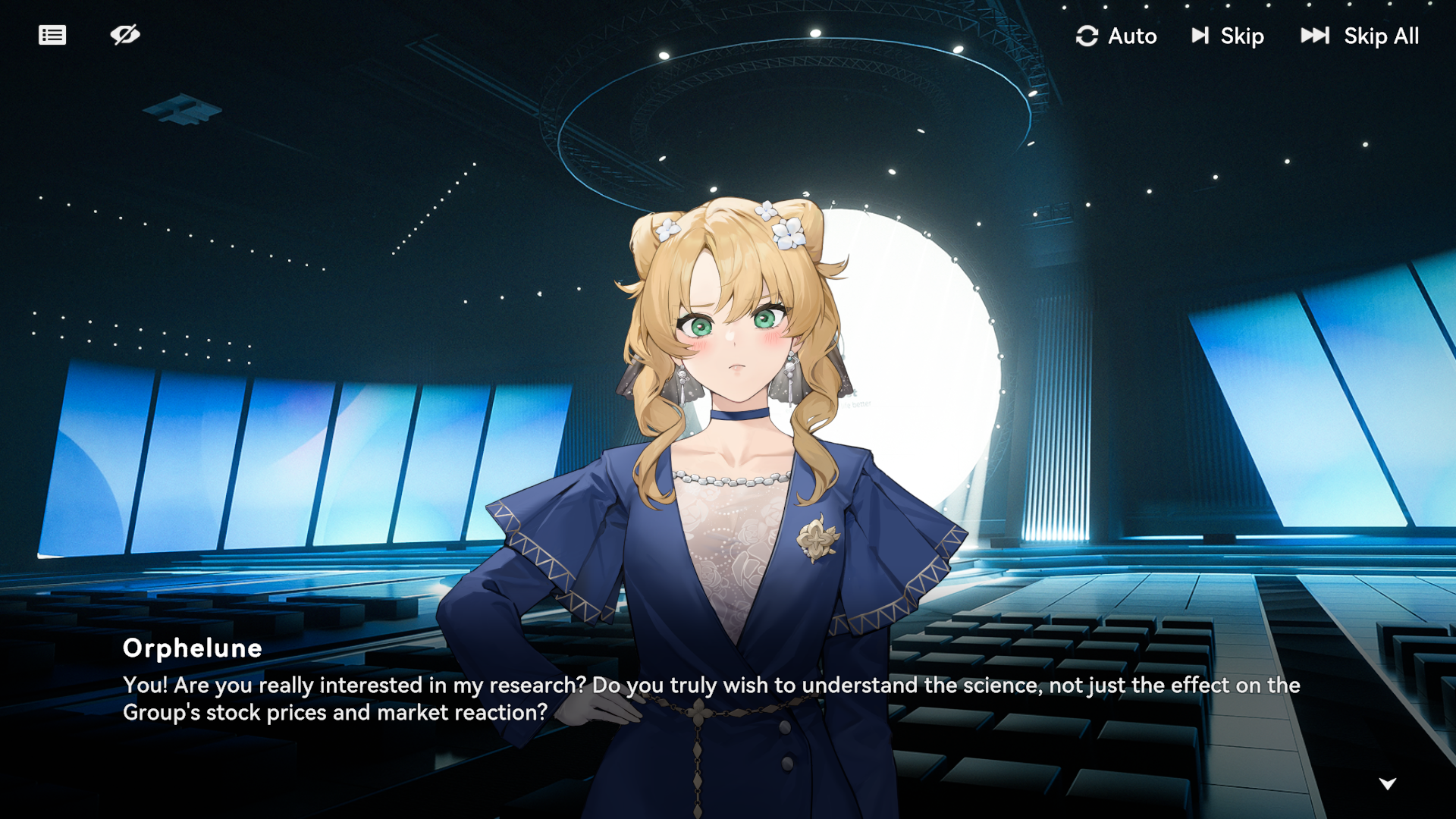
Task: Skip the current dialogue line
Action: (1227, 36)
